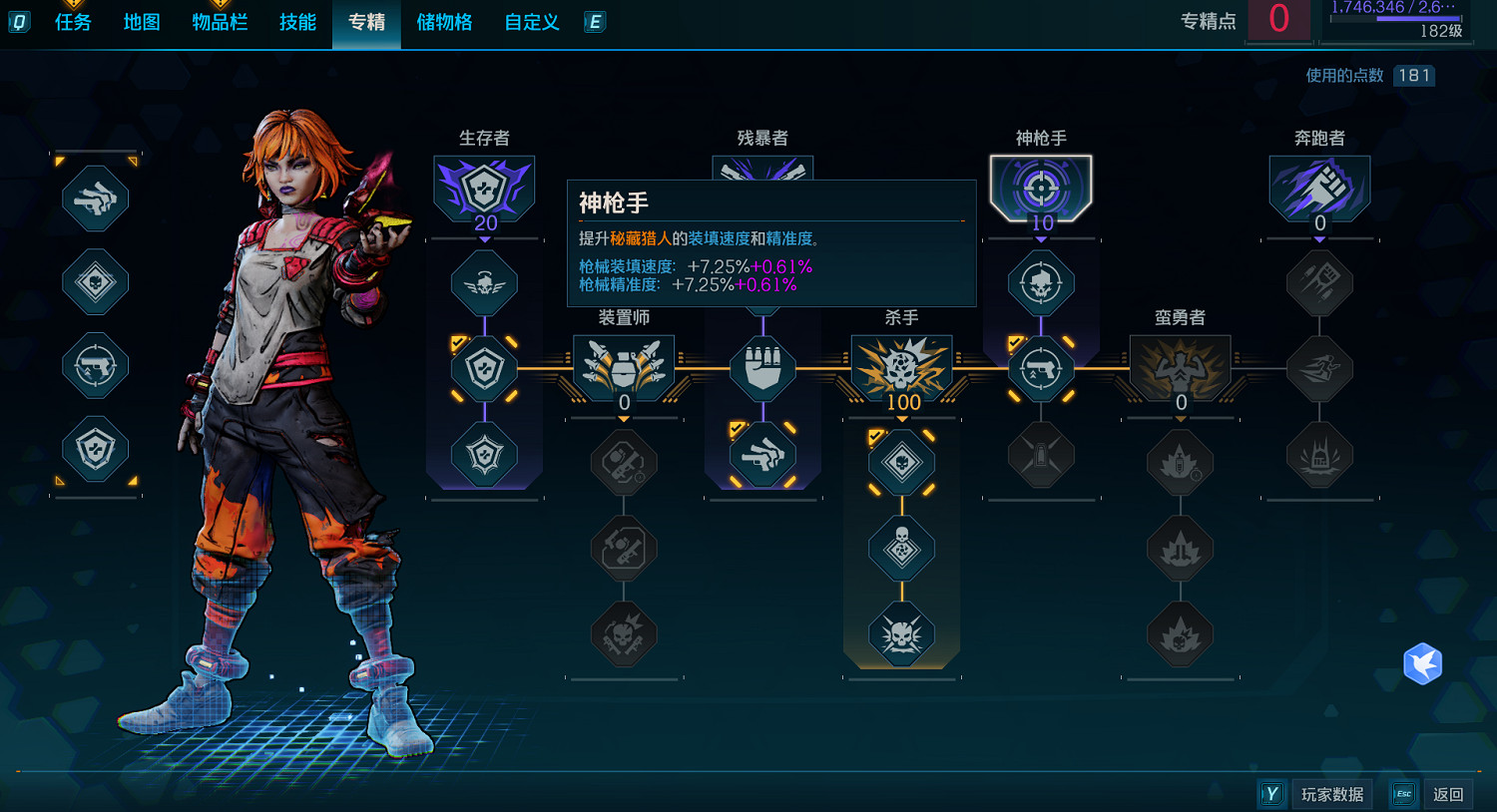Select the 装置师 grenade node icon

(x=624, y=369)
